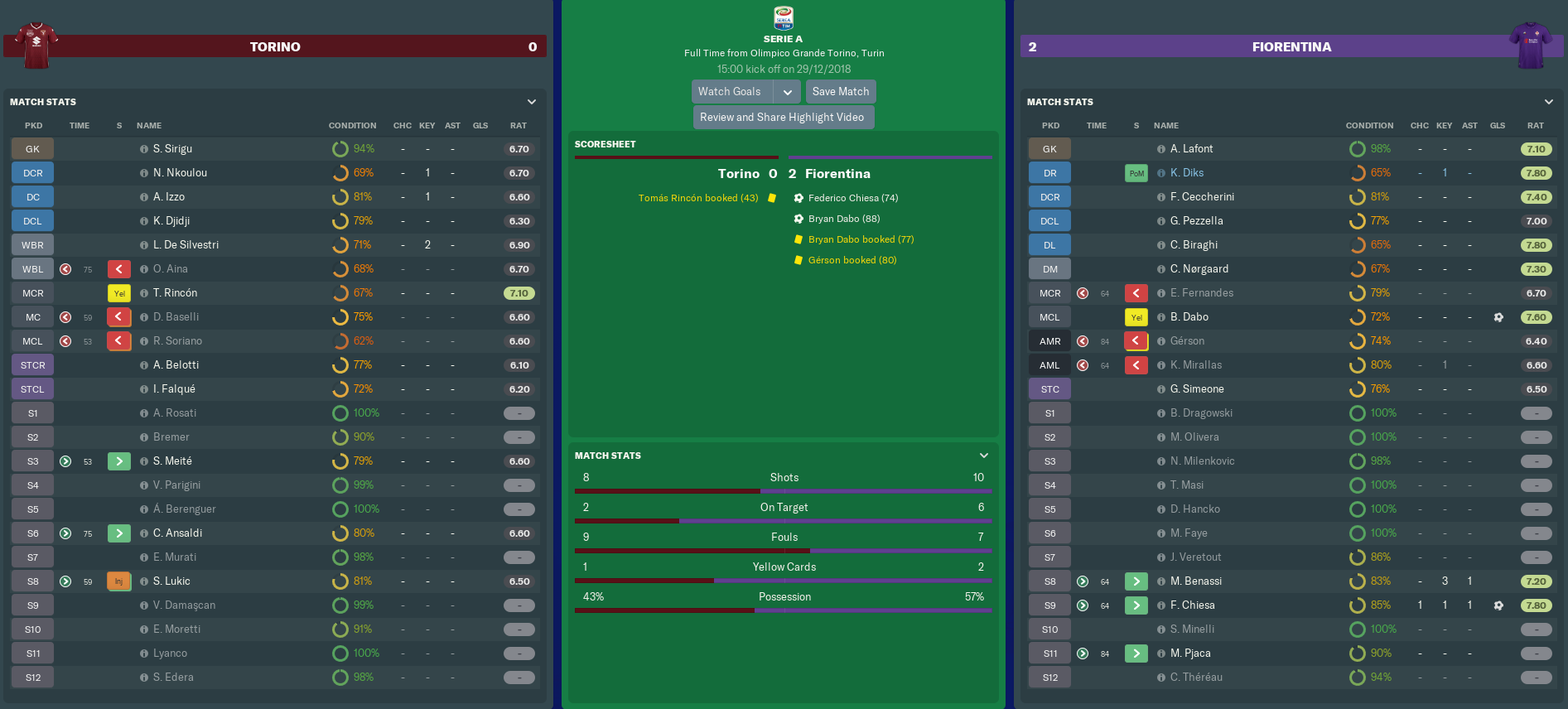Sort Fiorentina players by CONDITION column
Viewport: 1568px width, 709px height.
tap(1369, 126)
